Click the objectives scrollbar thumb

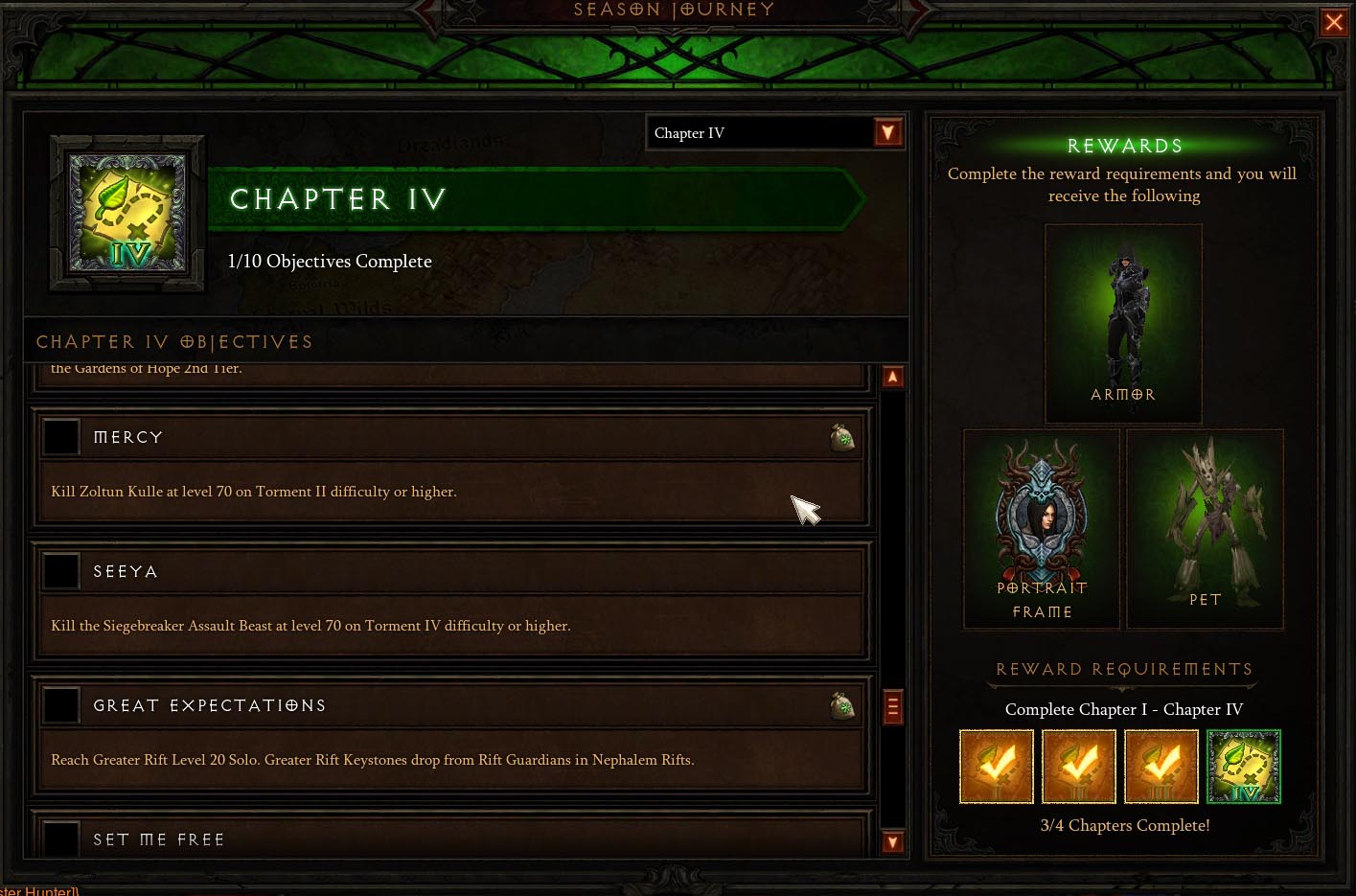892,708
